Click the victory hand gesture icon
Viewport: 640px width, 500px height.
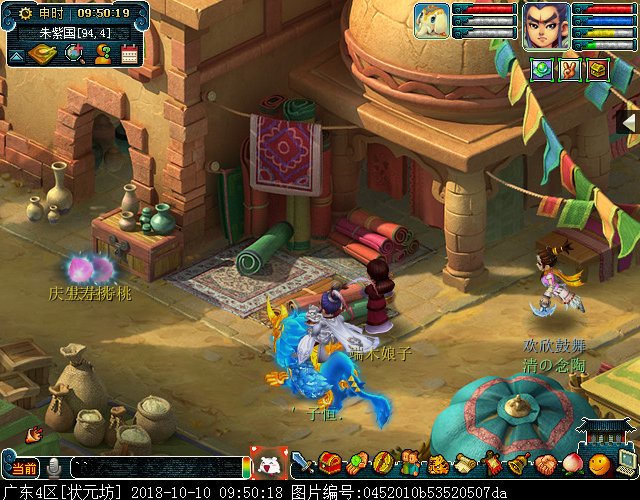coord(570,69)
